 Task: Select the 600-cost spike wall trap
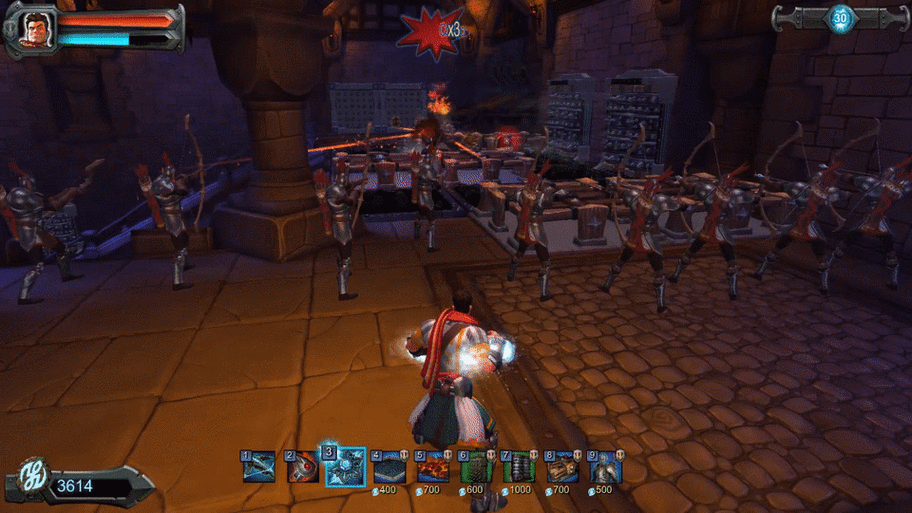[475, 467]
